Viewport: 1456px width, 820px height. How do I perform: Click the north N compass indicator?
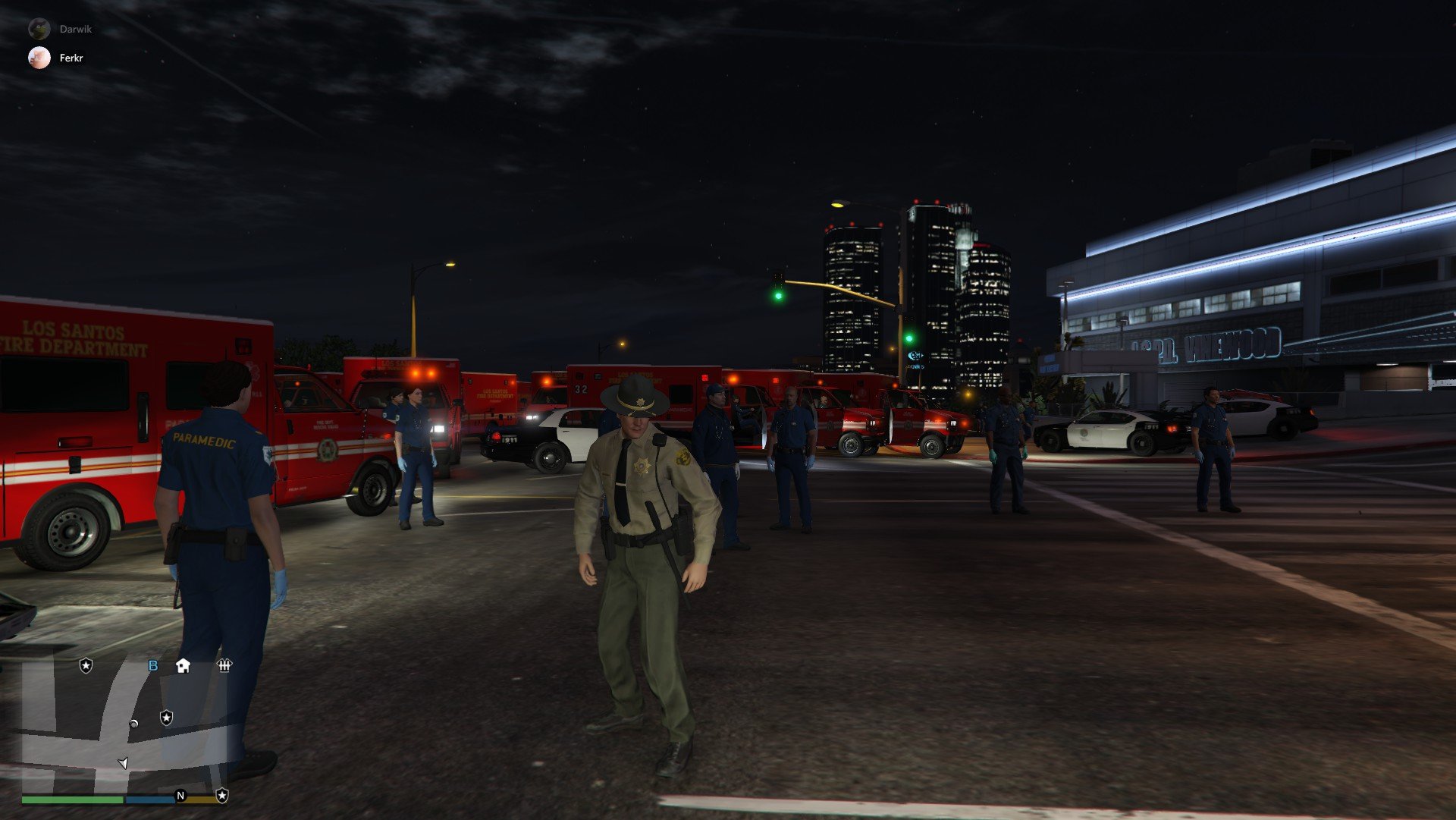coord(180,796)
